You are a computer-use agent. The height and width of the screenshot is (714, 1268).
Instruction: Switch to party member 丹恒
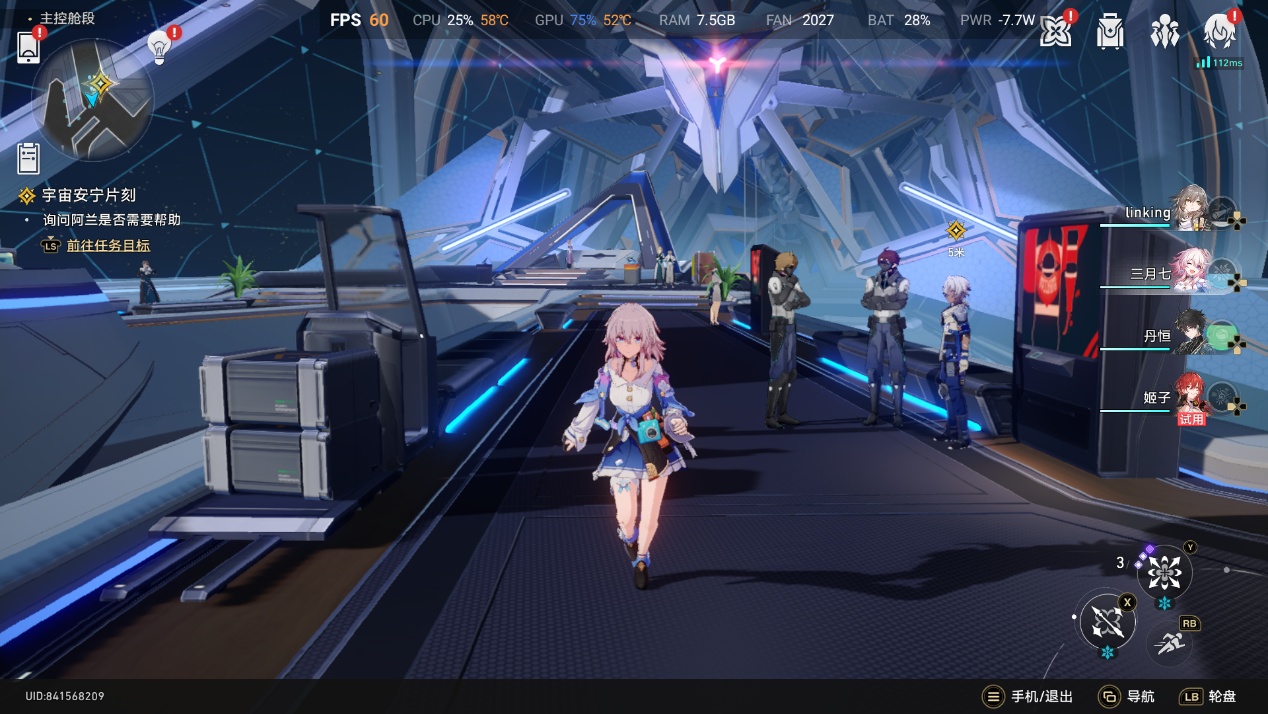click(x=1192, y=335)
